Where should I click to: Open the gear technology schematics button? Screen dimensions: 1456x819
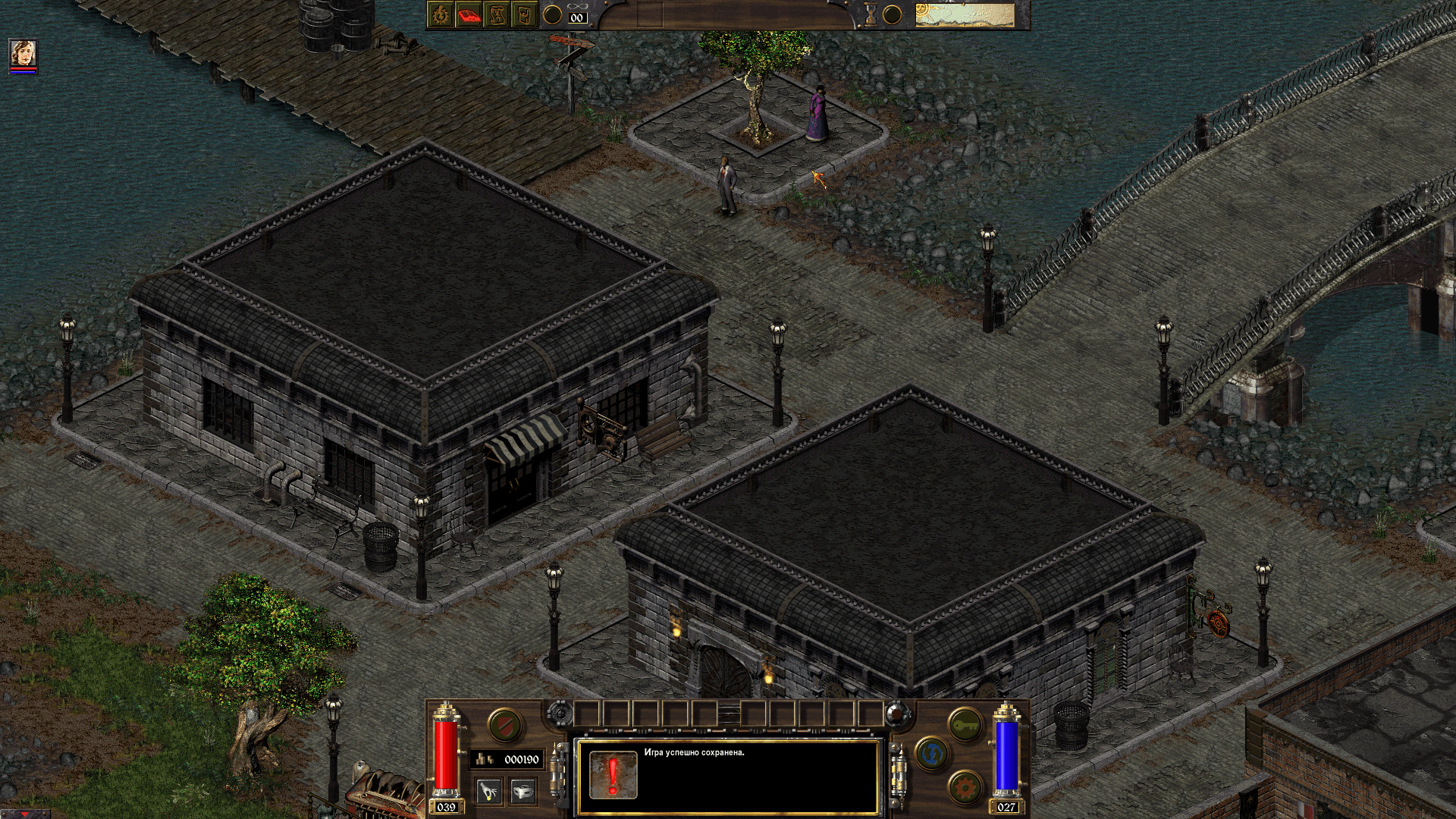coord(964,786)
